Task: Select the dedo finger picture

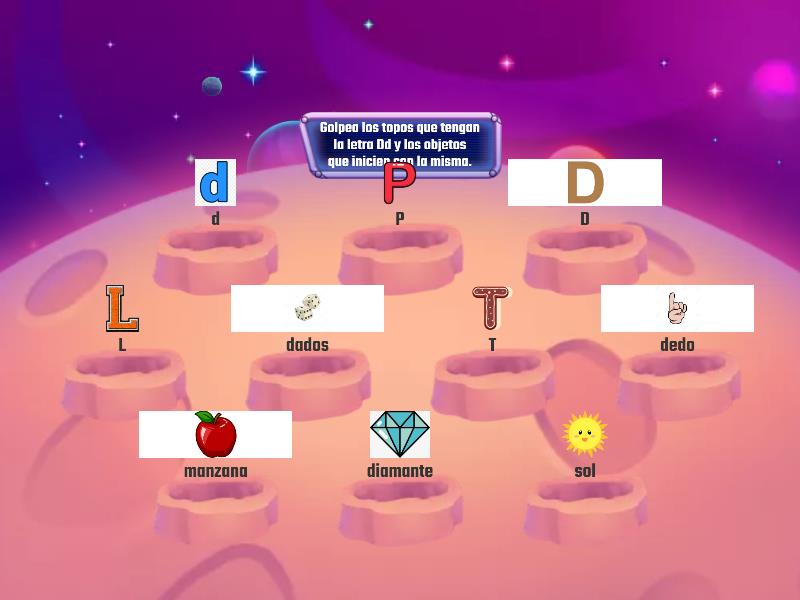Action: point(677,308)
